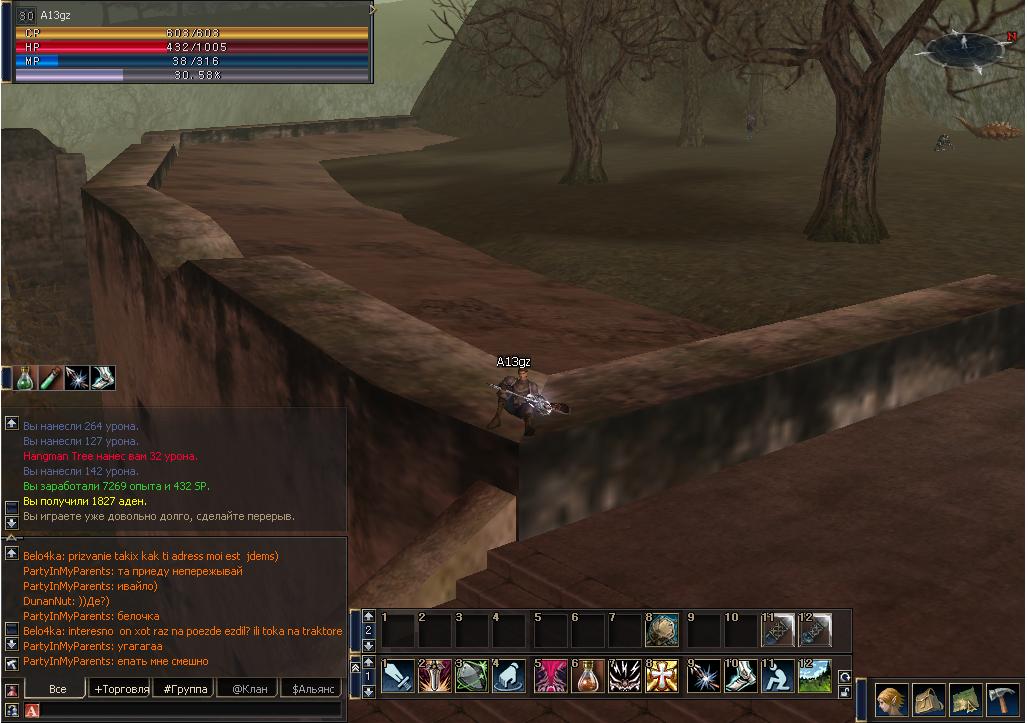Screen dimensions: 1028x723
Task: Switch to the +Торговля chat tab
Action: pos(121,689)
